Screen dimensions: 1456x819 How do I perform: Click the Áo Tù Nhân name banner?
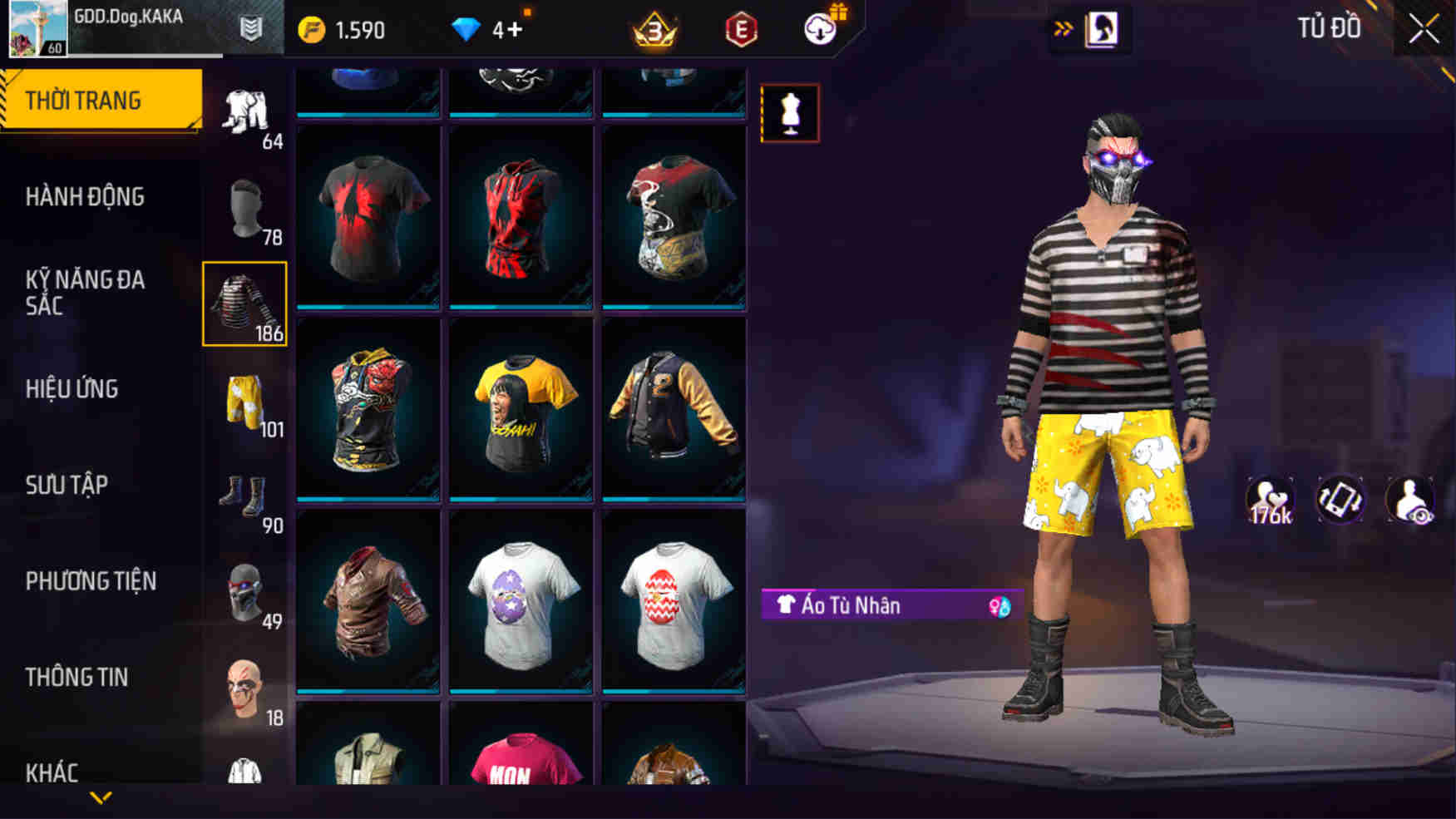coord(865,605)
